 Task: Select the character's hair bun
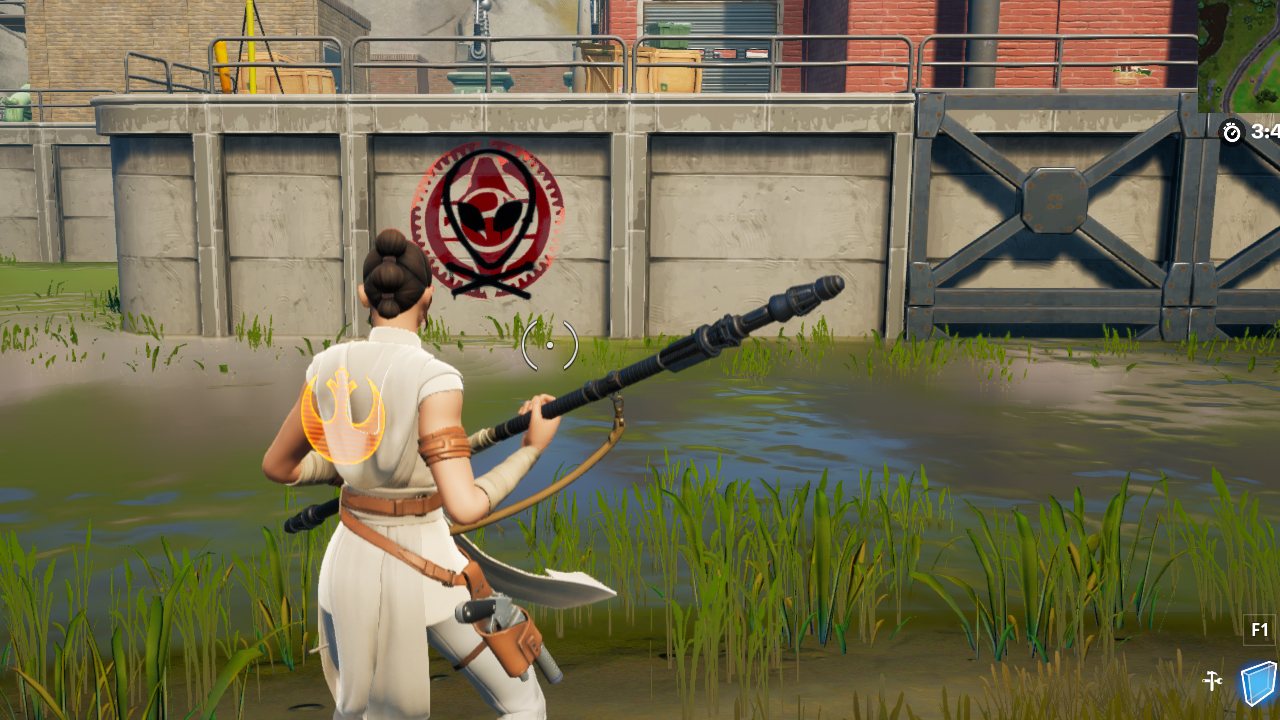pos(398,262)
